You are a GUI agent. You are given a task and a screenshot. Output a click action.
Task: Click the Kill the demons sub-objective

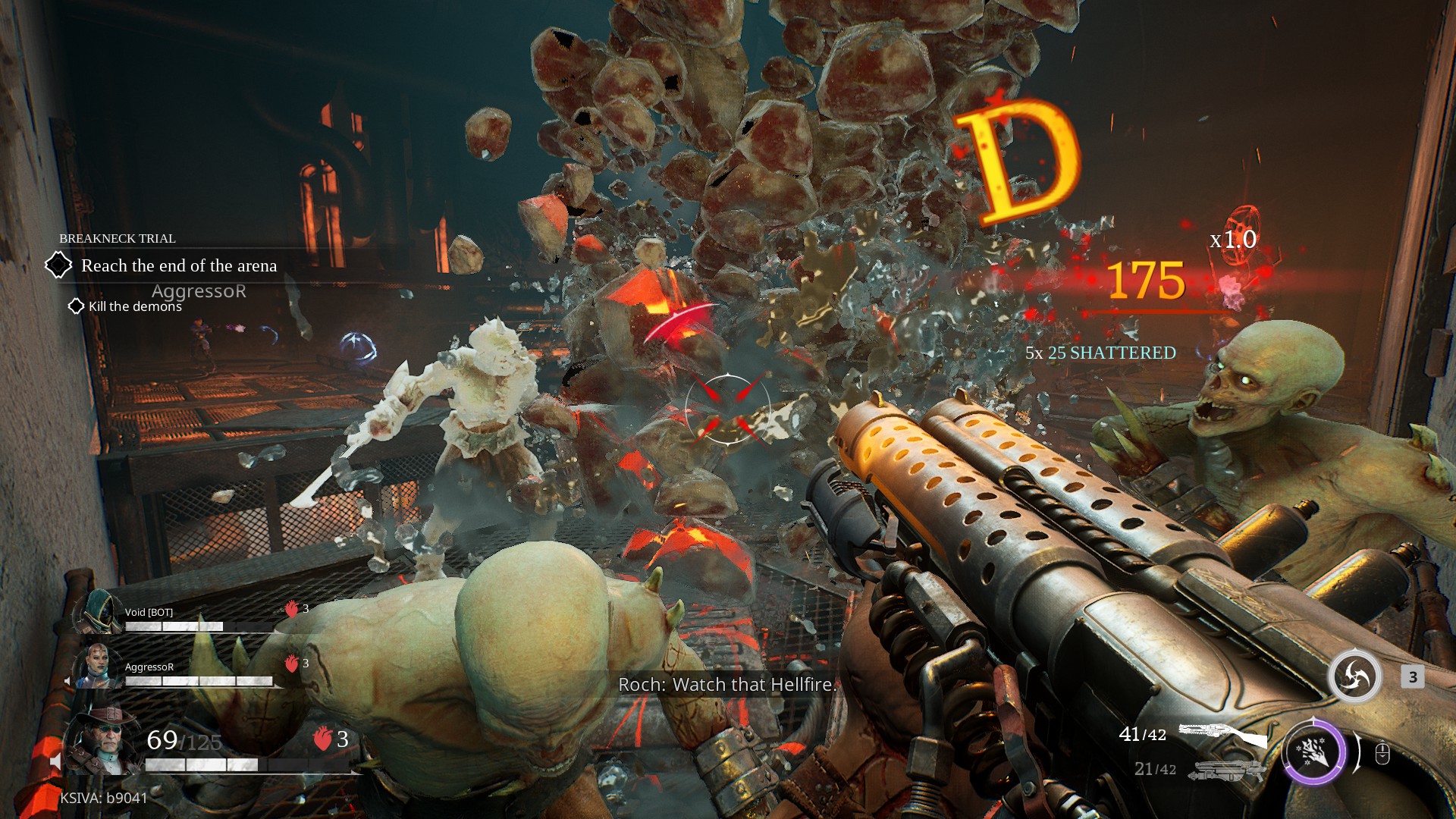click(135, 306)
